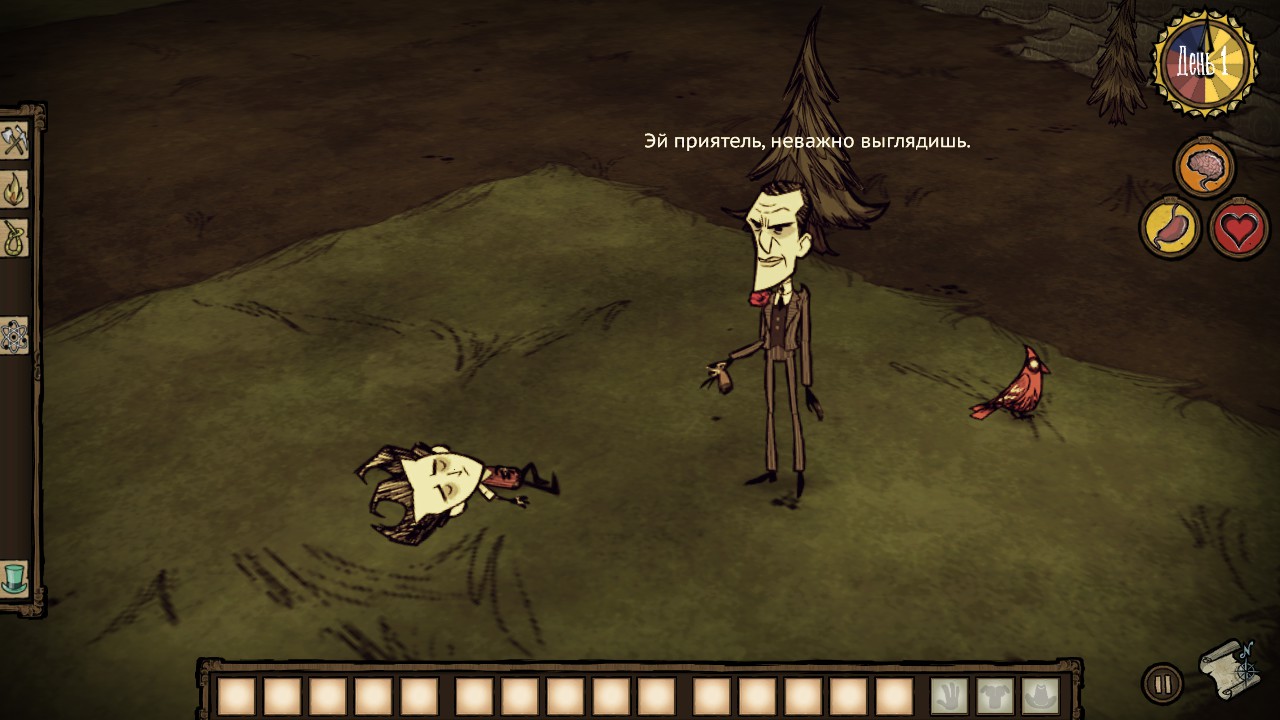Select the hand equipment slot

pos(949,696)
